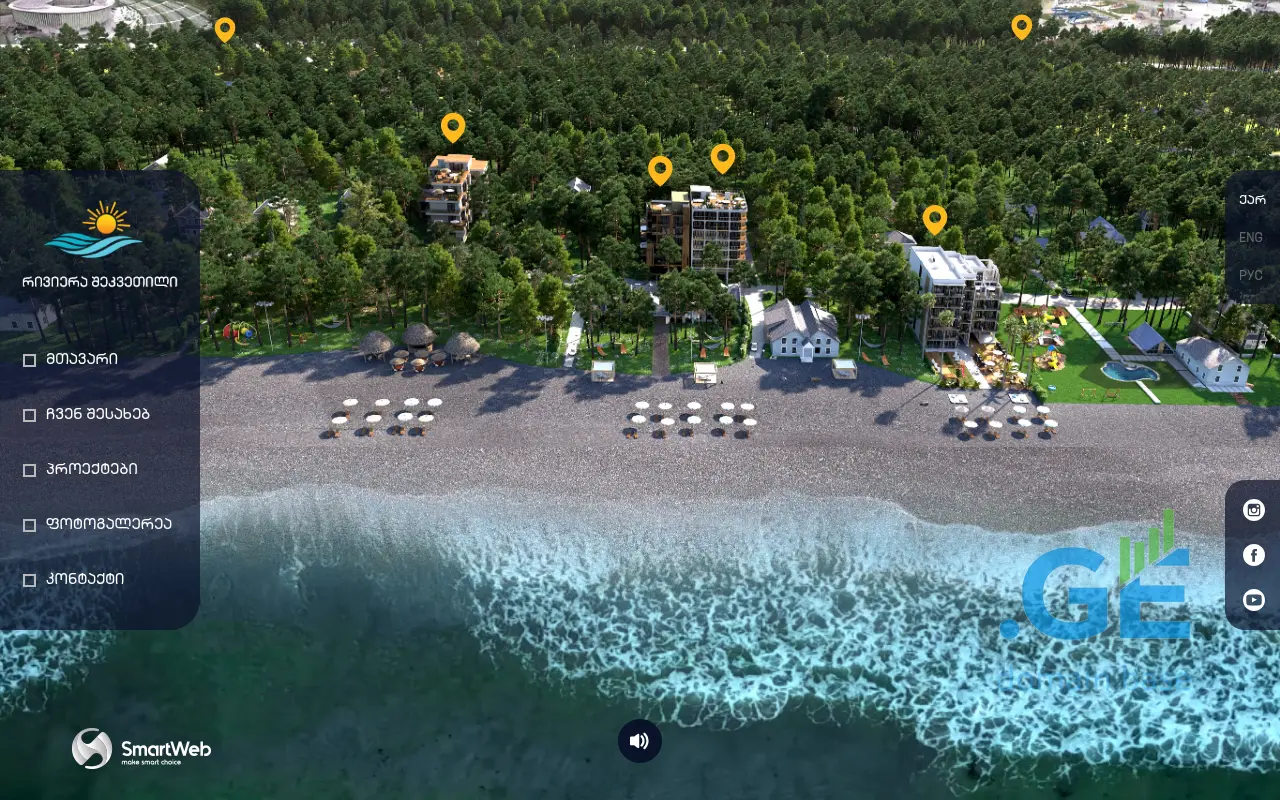This screenshot has height=800, width=1280.
Task: Open the ფოტოგალერეა photo gallery
Action: pos(109,524)
